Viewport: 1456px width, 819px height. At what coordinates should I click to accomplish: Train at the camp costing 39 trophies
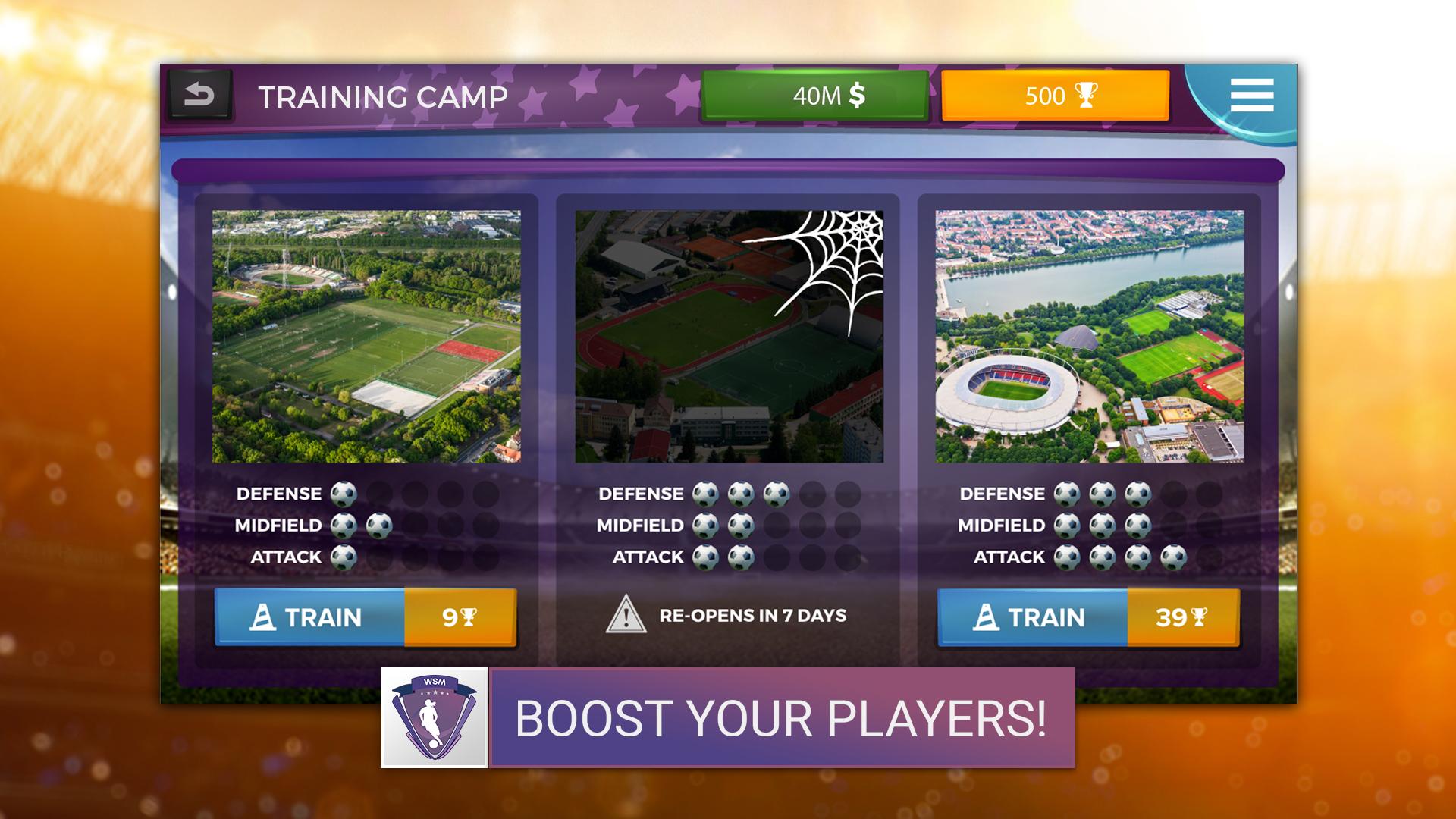pos(1088,617)
